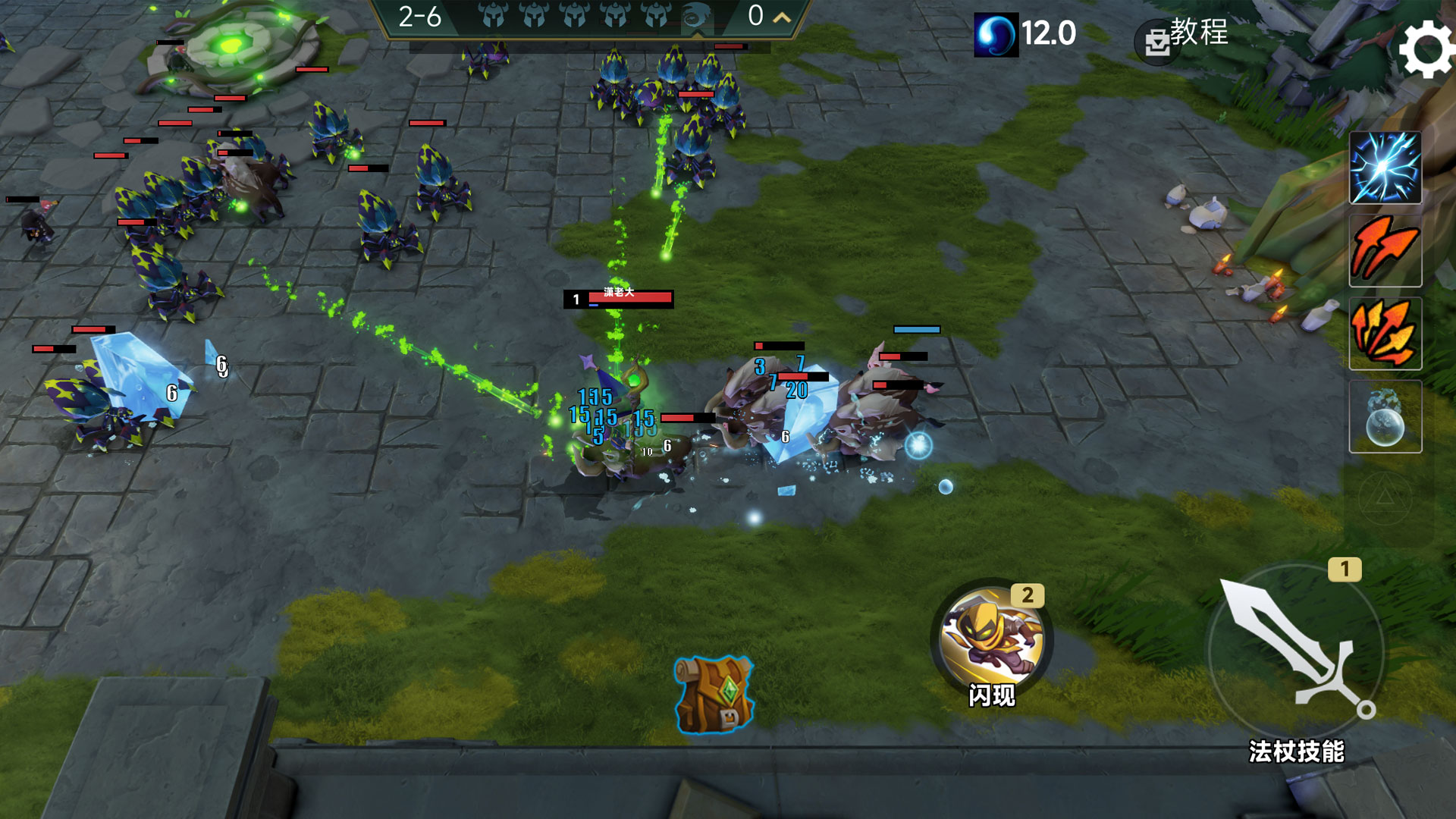This screenshot has width=1456, height=819.
Task: Use the 法杖技能 sword attack button
Action: click(x=1295, y=652)
